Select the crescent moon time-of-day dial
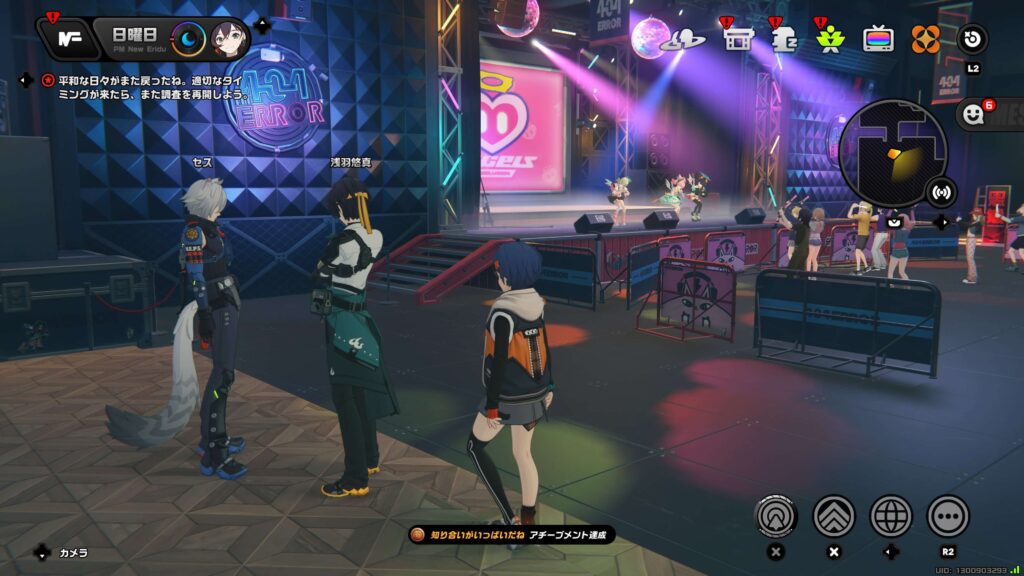Viewport: 1024px width, 576px height. click(188, 39)
